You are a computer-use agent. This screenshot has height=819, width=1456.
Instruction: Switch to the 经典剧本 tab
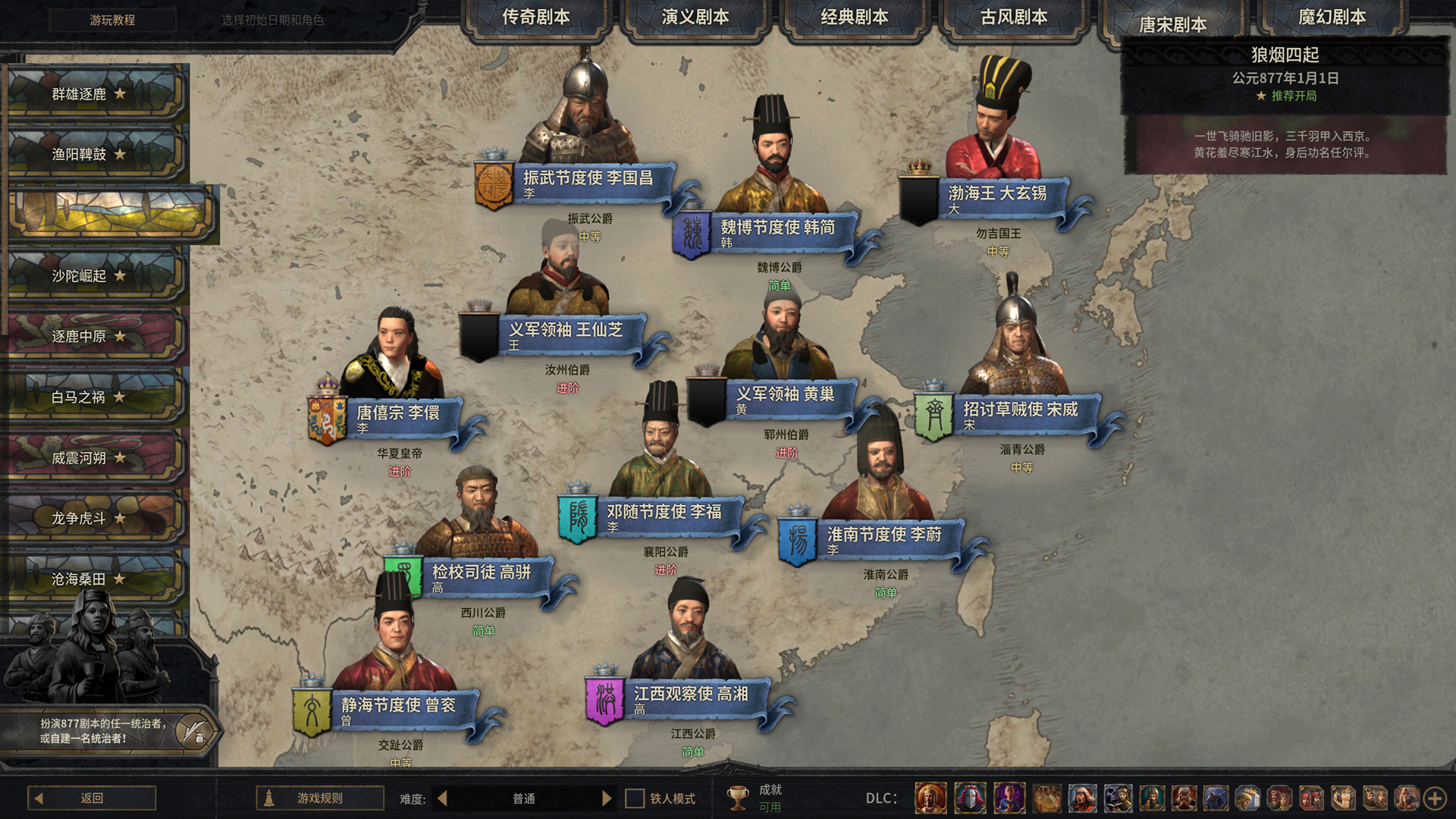(855, 14)
